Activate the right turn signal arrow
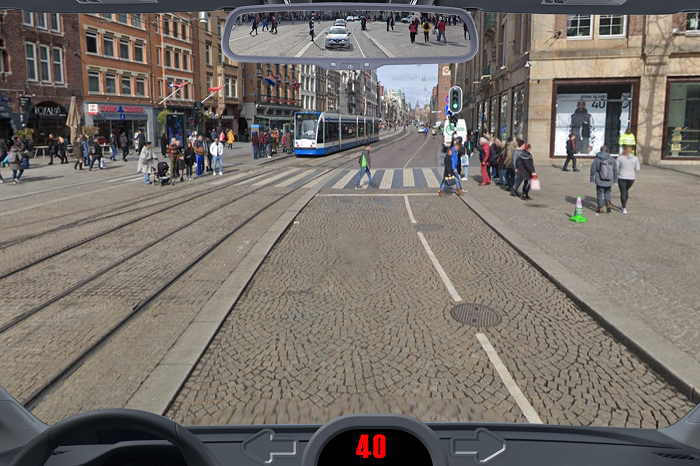Viewport: 700px width, 466px height. tap(478, 445)
